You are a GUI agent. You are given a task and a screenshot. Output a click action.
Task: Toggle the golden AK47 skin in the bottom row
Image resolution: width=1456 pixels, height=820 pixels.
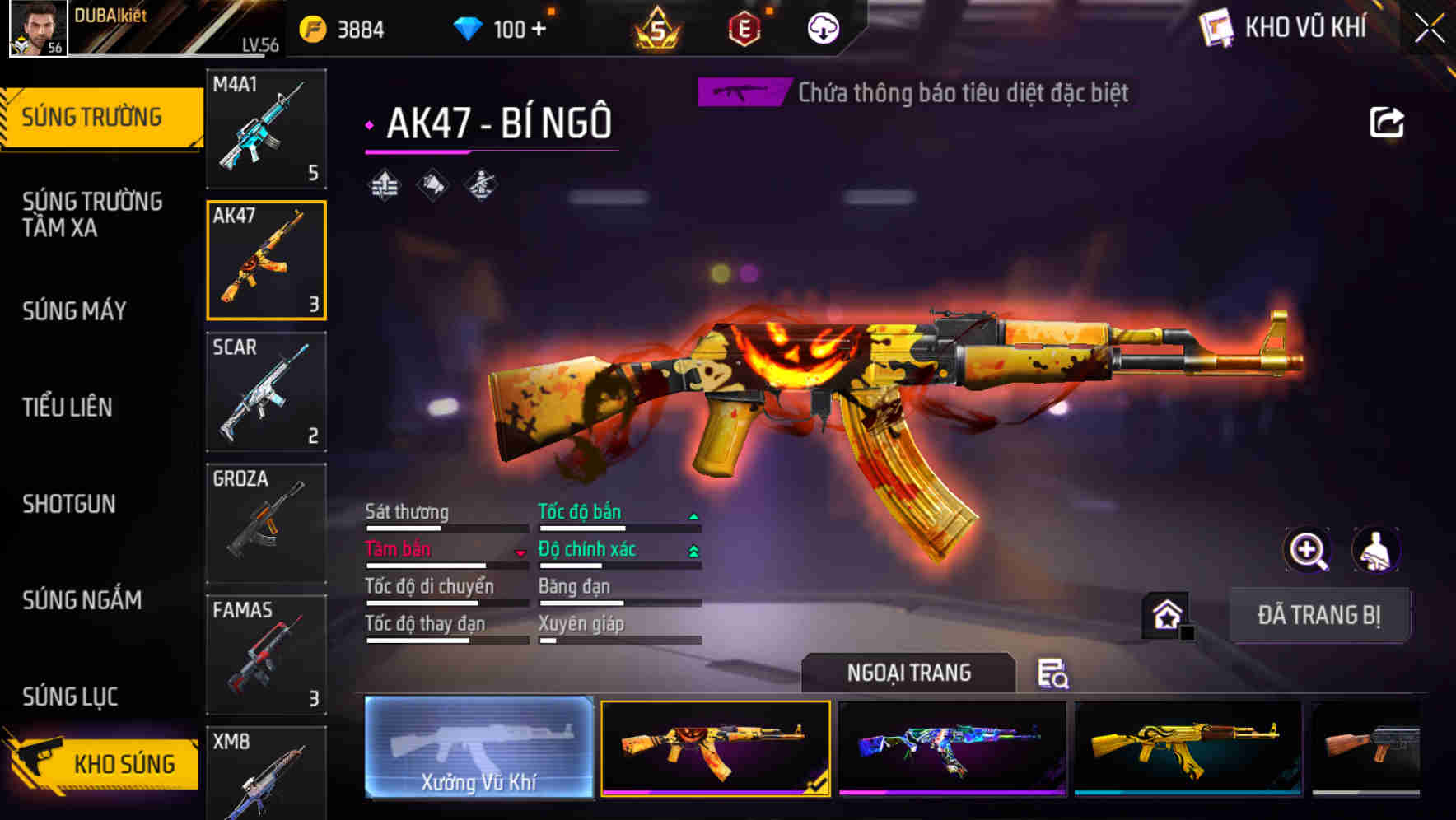1187,751
